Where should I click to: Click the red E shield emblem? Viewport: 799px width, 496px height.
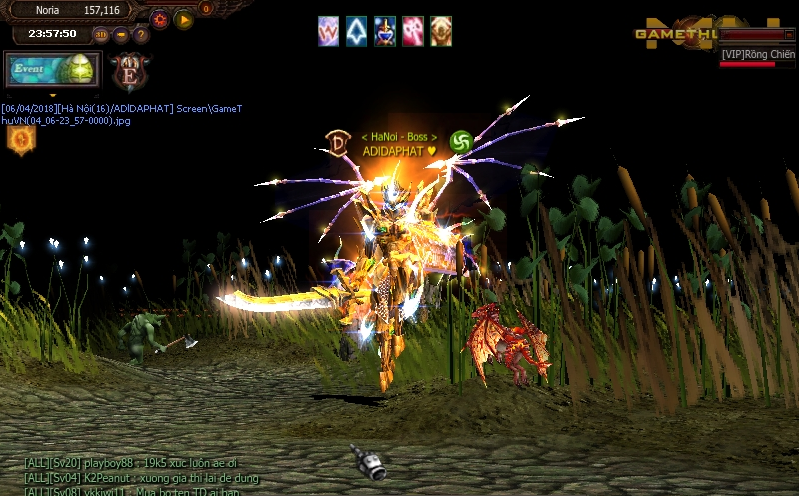click(x=129, y=71)
